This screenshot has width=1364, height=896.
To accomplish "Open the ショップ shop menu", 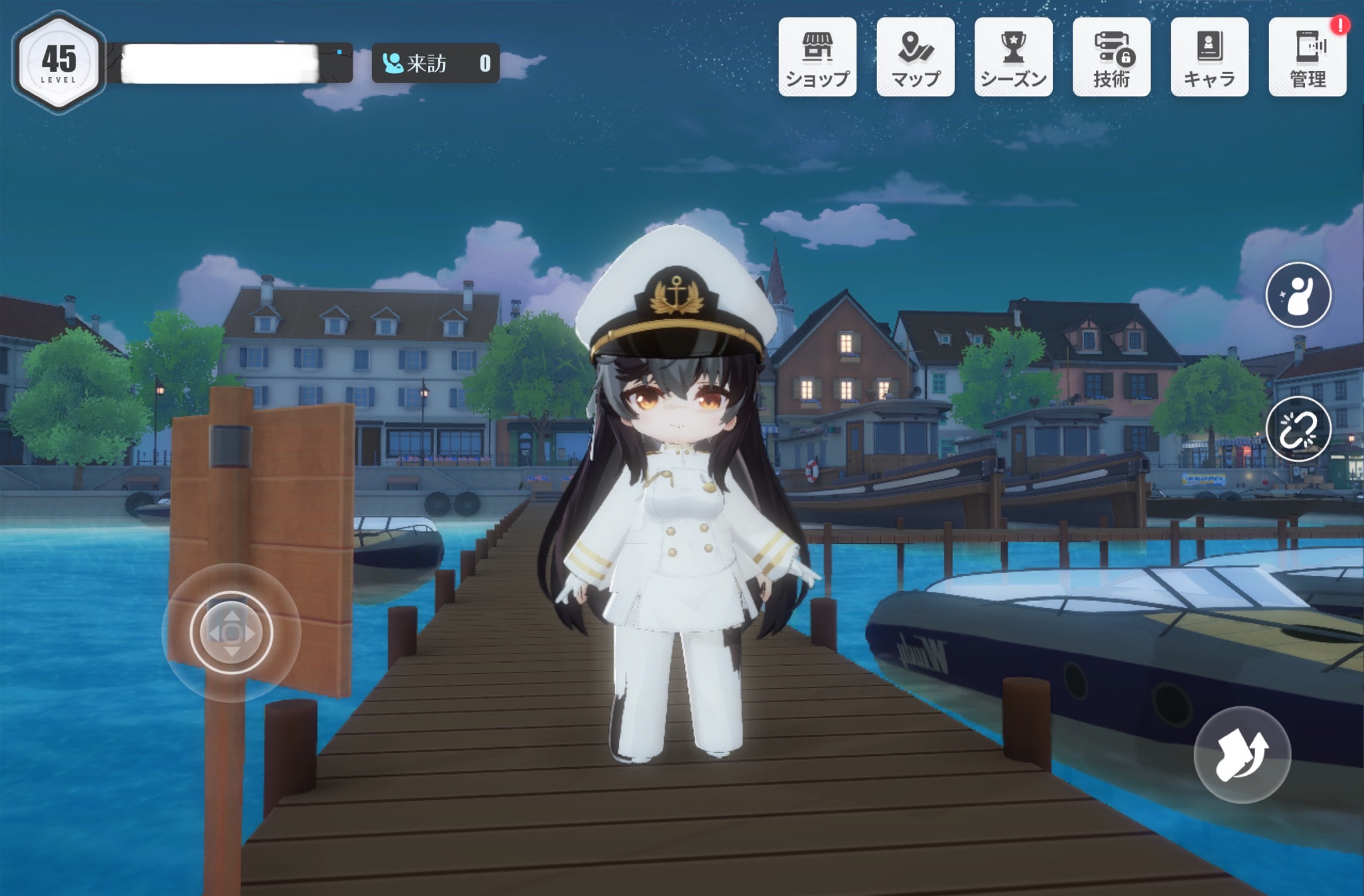I will tap(817, 57).
